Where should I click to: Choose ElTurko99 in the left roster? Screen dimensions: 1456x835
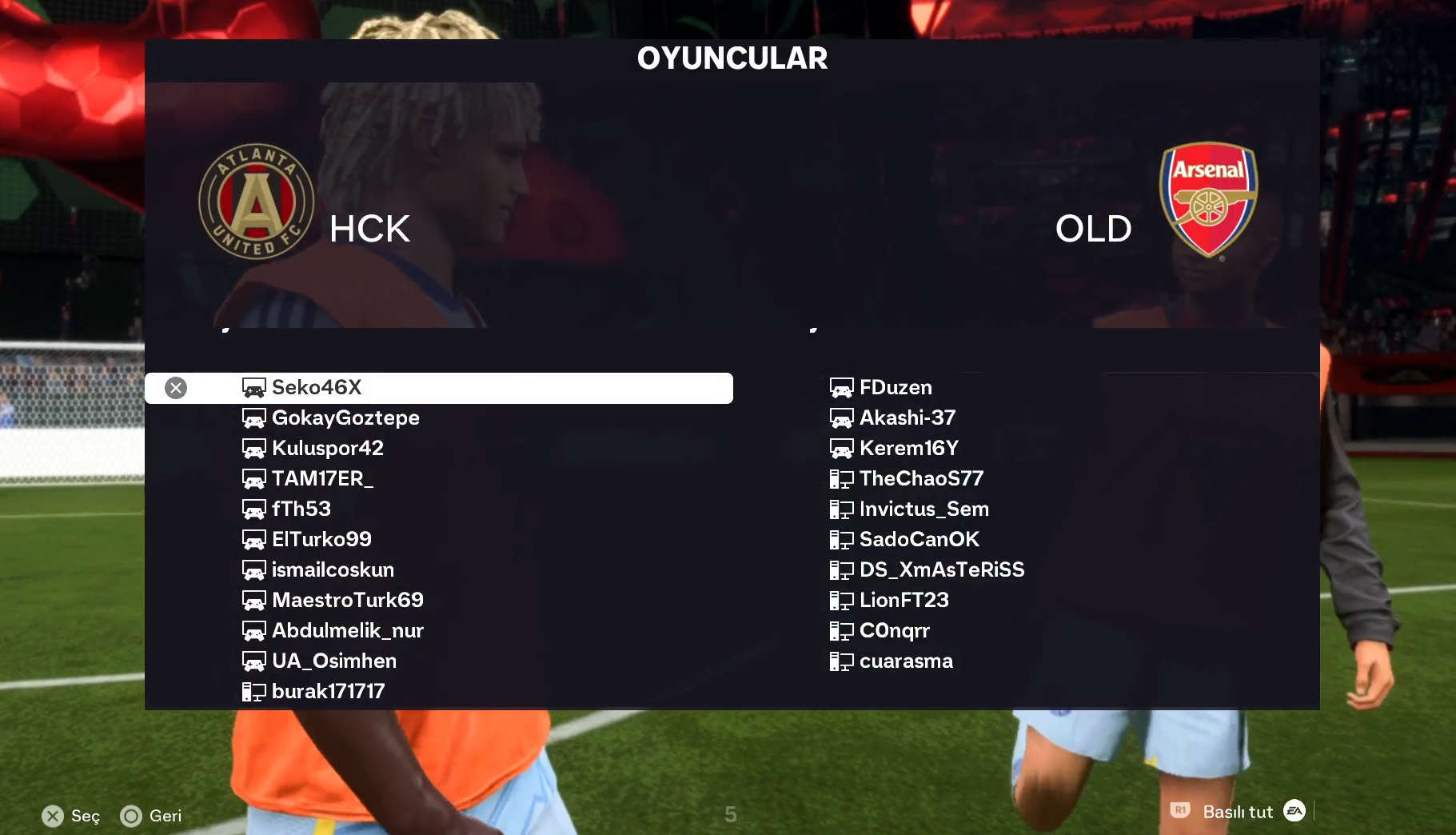[321, 540]
